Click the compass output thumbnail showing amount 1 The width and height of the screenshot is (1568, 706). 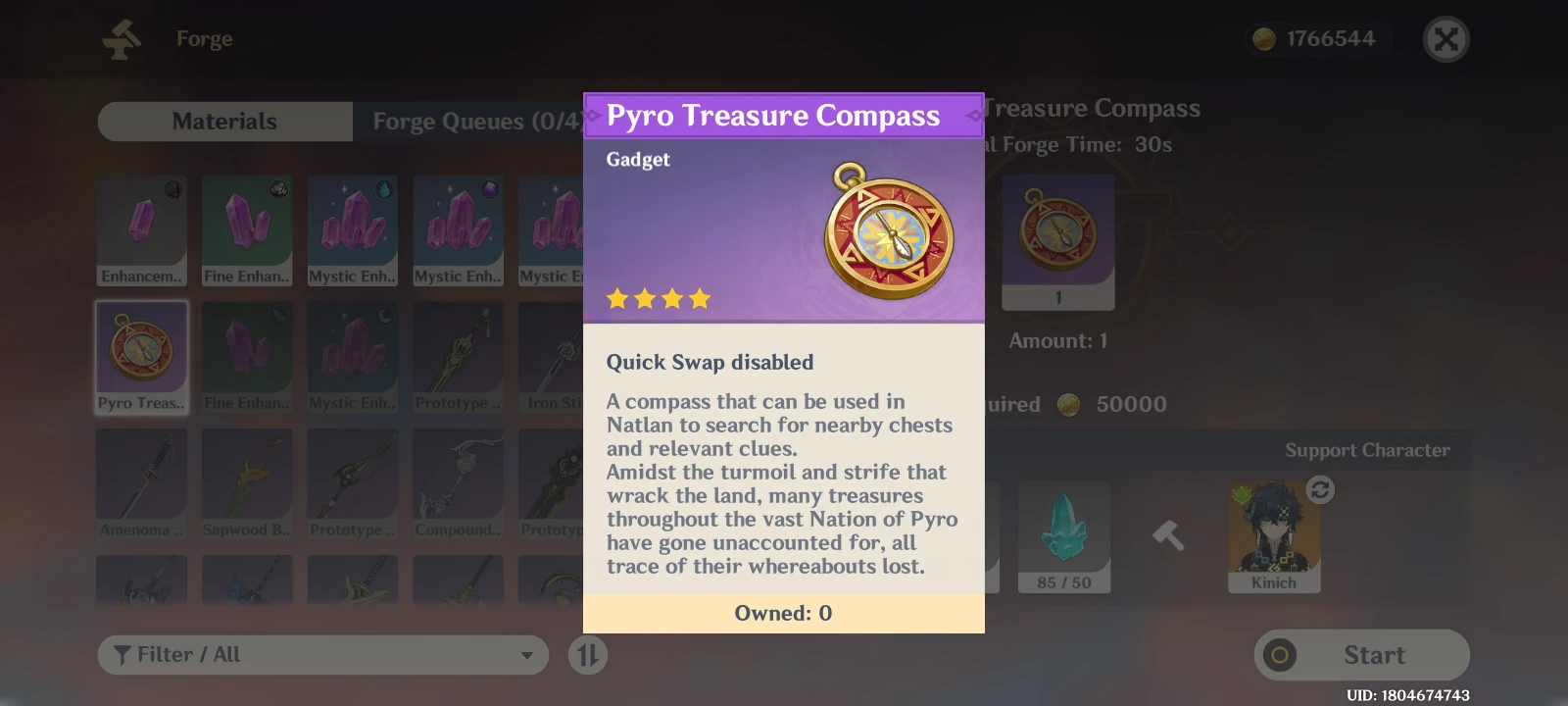[1058, 241]
